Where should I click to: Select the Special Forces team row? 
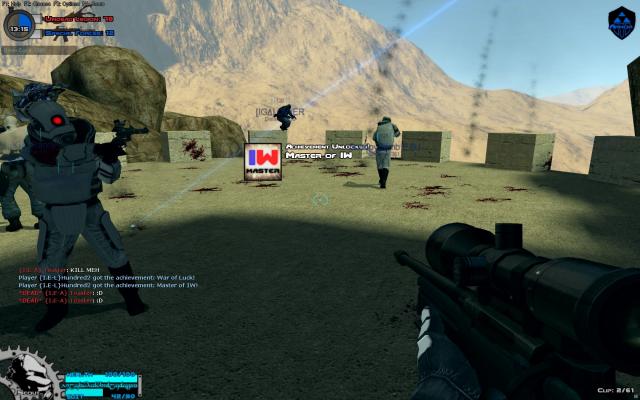(x=78, y=32)
